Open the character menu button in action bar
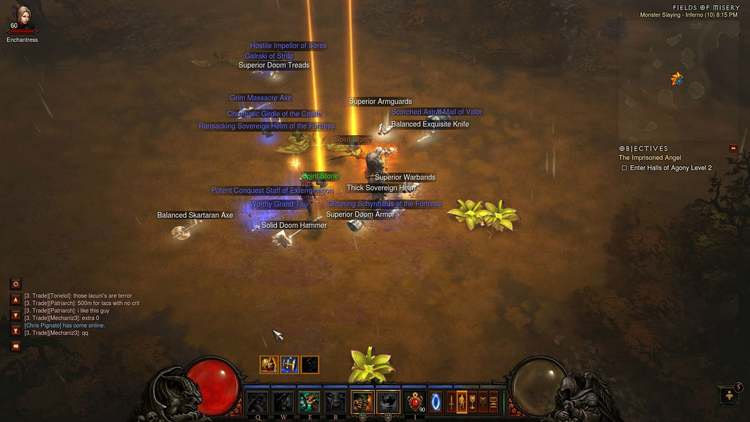Image resolution: width=750 pixels, height=422 pixels. (450, 402)
